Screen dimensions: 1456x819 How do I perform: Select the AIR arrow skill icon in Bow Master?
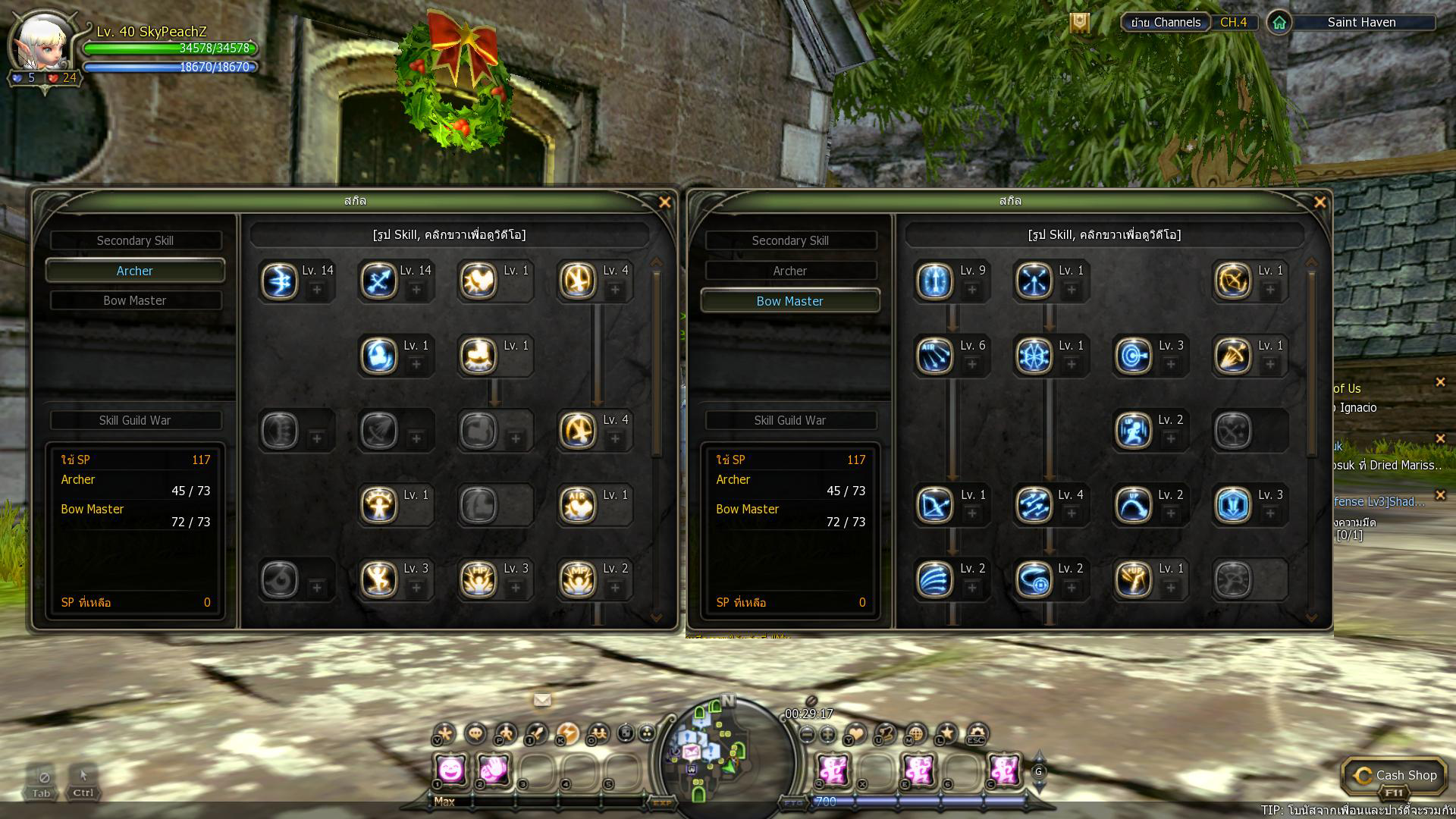[934, 356]
